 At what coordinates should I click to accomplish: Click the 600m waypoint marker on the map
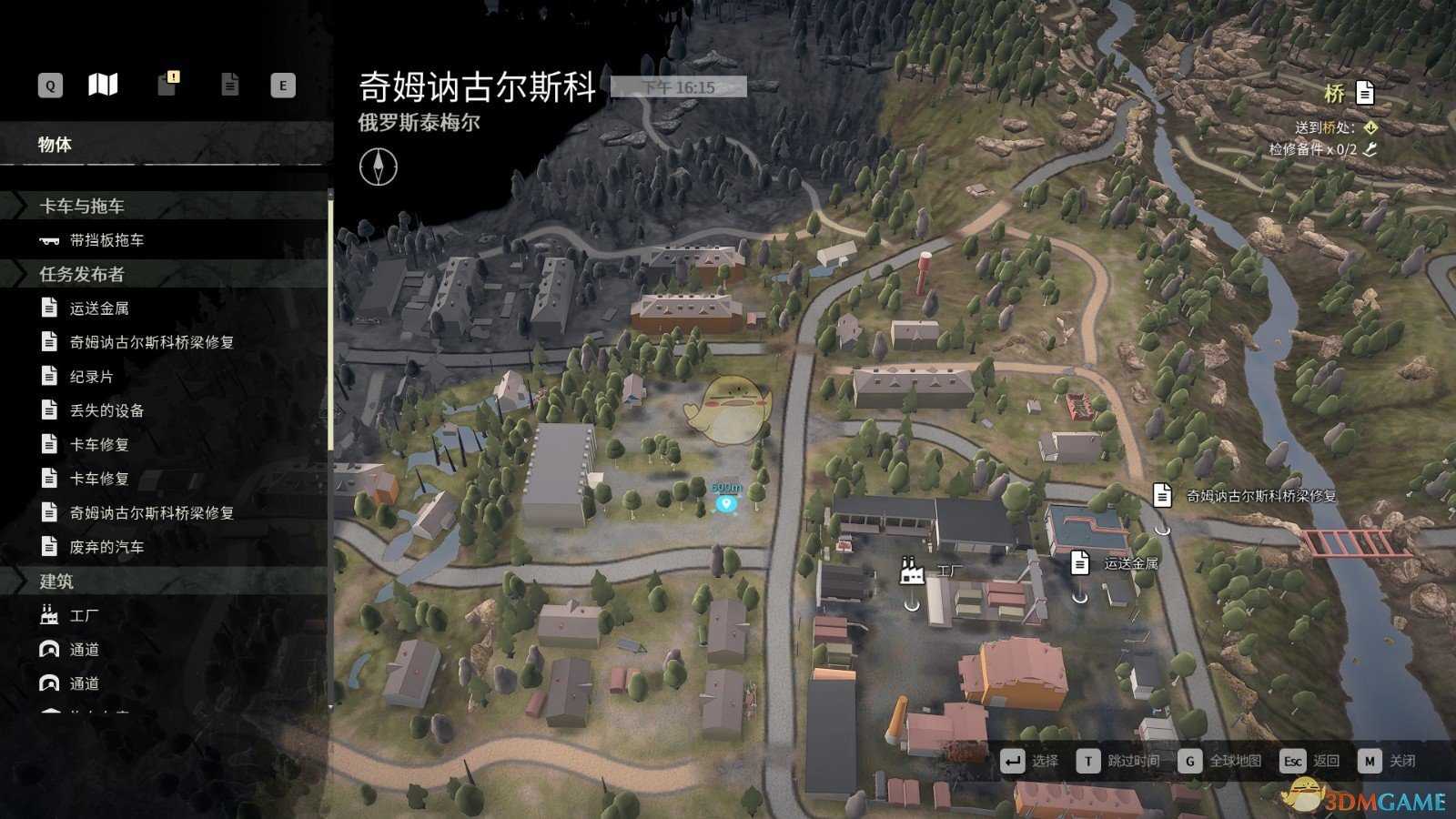725,501
